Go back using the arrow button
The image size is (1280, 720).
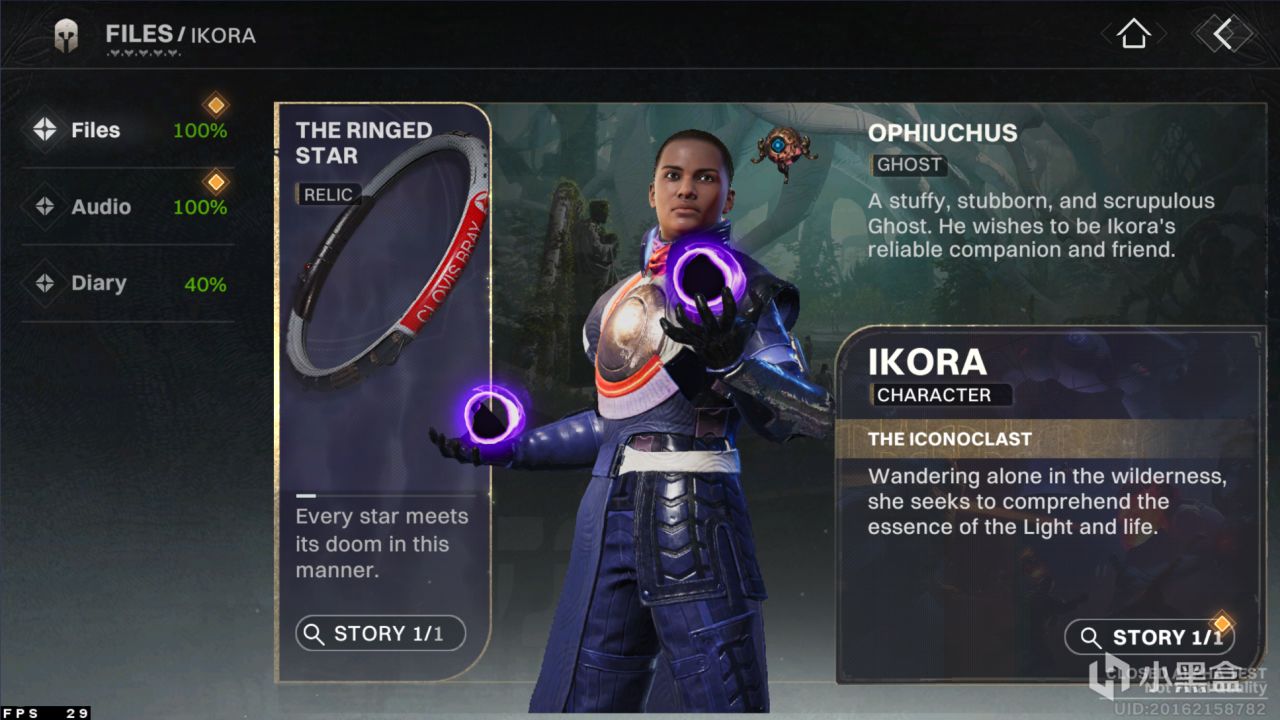click(1223, 34)
